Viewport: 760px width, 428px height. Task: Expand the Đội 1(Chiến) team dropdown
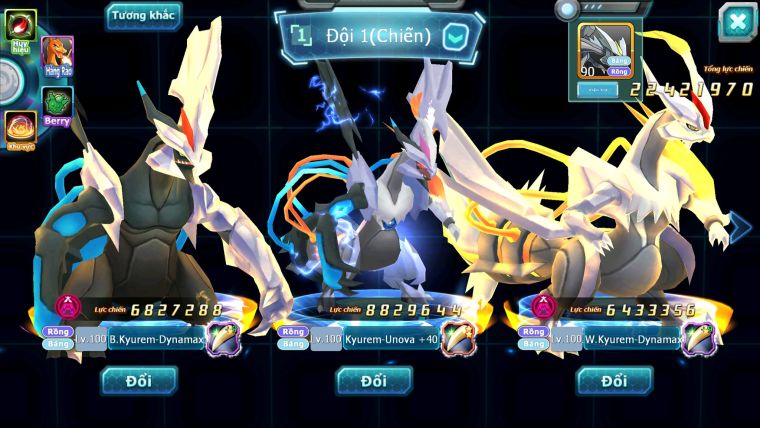pos(455,37)
